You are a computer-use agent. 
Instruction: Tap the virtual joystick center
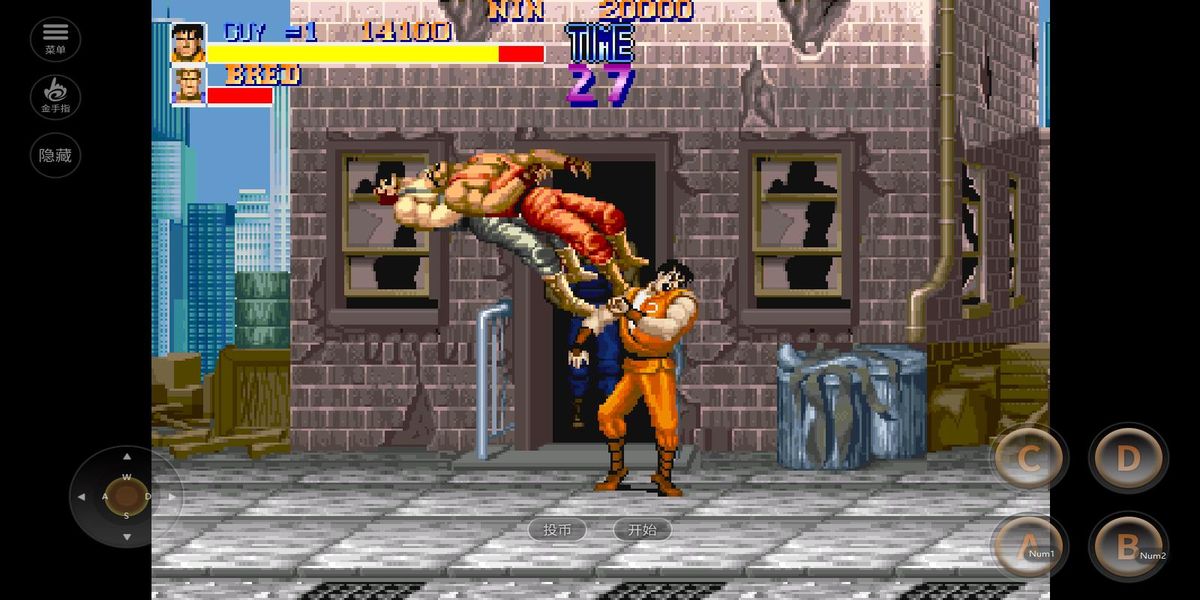pos(126,496)
